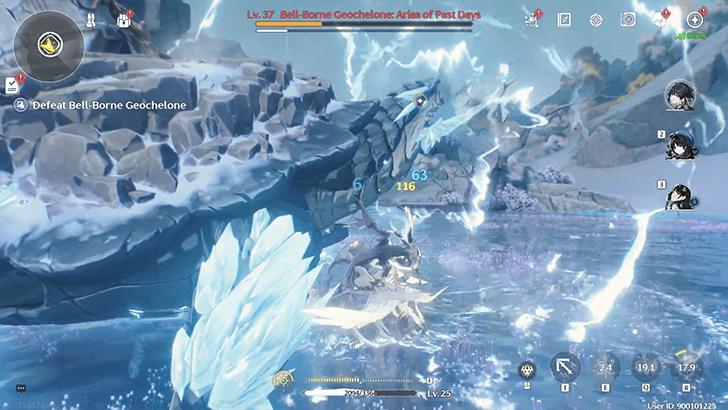
Task: Trigger the ultimate showing 17.9 cooldown
Action: click(684, 368)
